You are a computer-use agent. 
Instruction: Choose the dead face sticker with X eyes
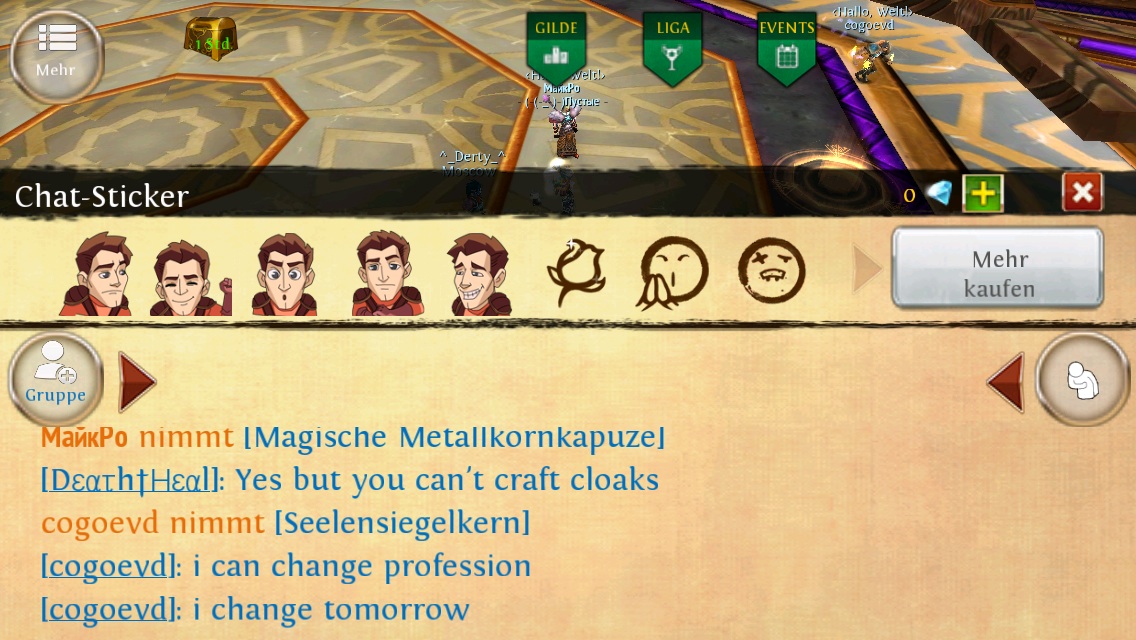pos(771,270)
